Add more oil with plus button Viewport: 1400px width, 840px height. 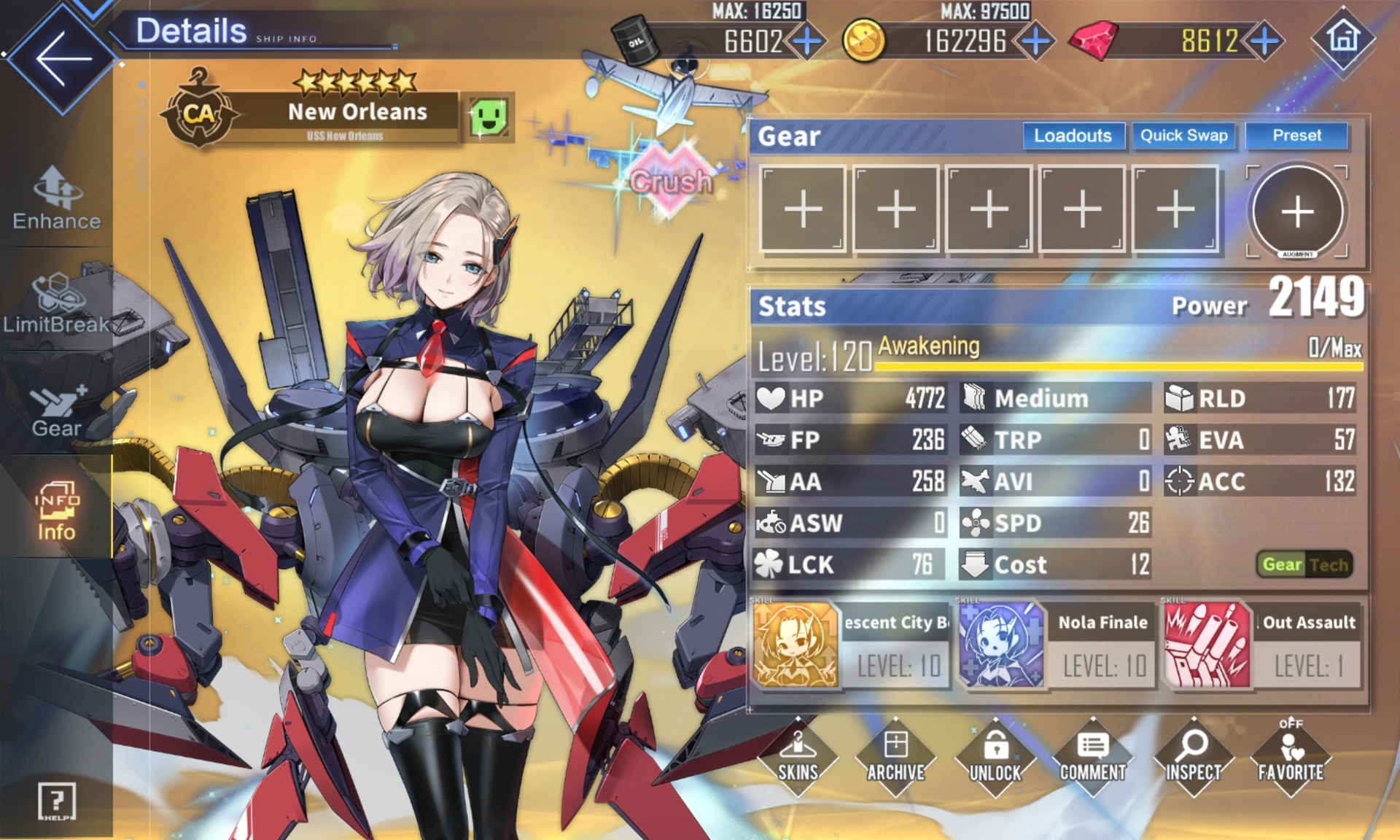807,41
